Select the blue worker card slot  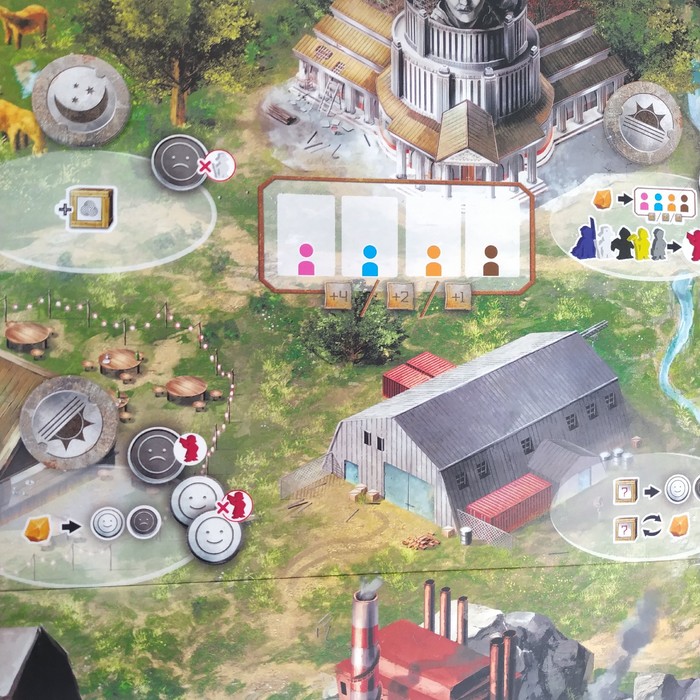[x=370, y=238]
